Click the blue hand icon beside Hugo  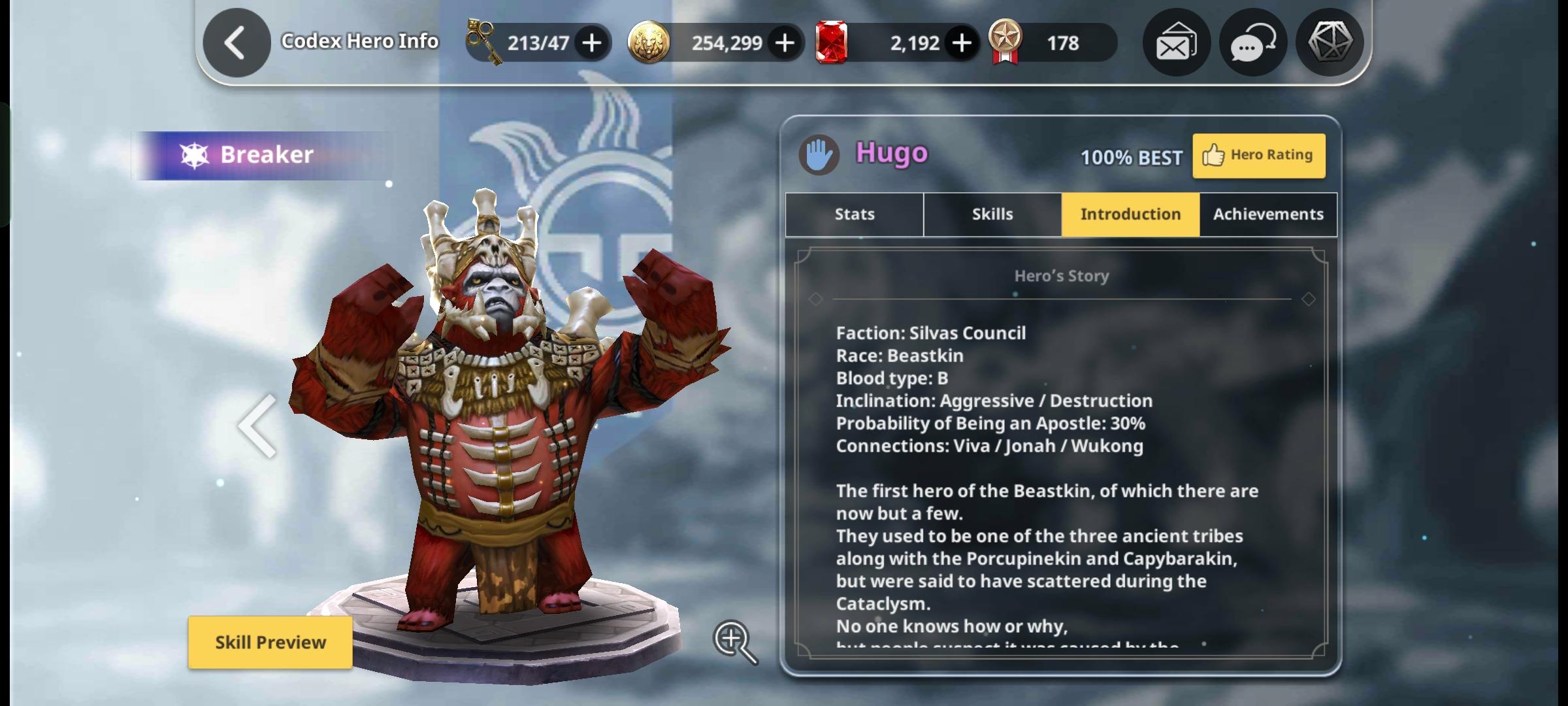point(819,155)
